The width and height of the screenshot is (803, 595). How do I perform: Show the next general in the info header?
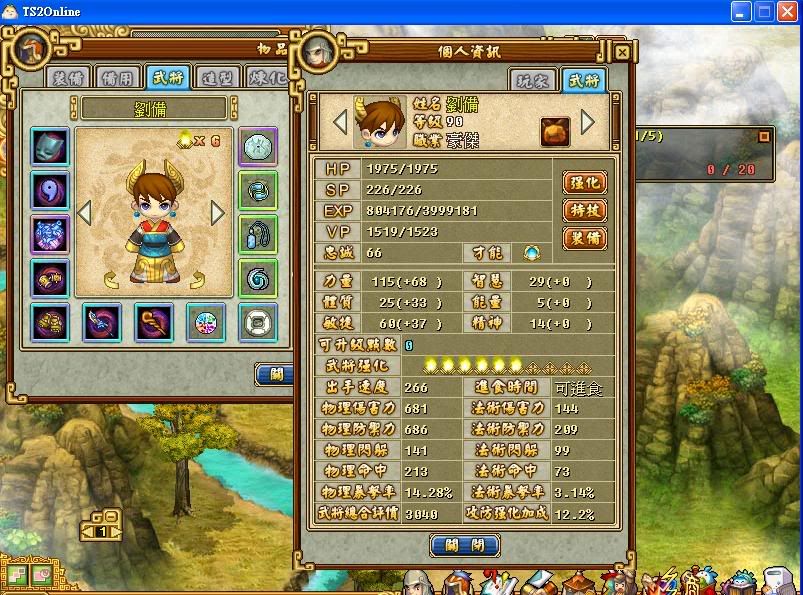click(587, 122)
